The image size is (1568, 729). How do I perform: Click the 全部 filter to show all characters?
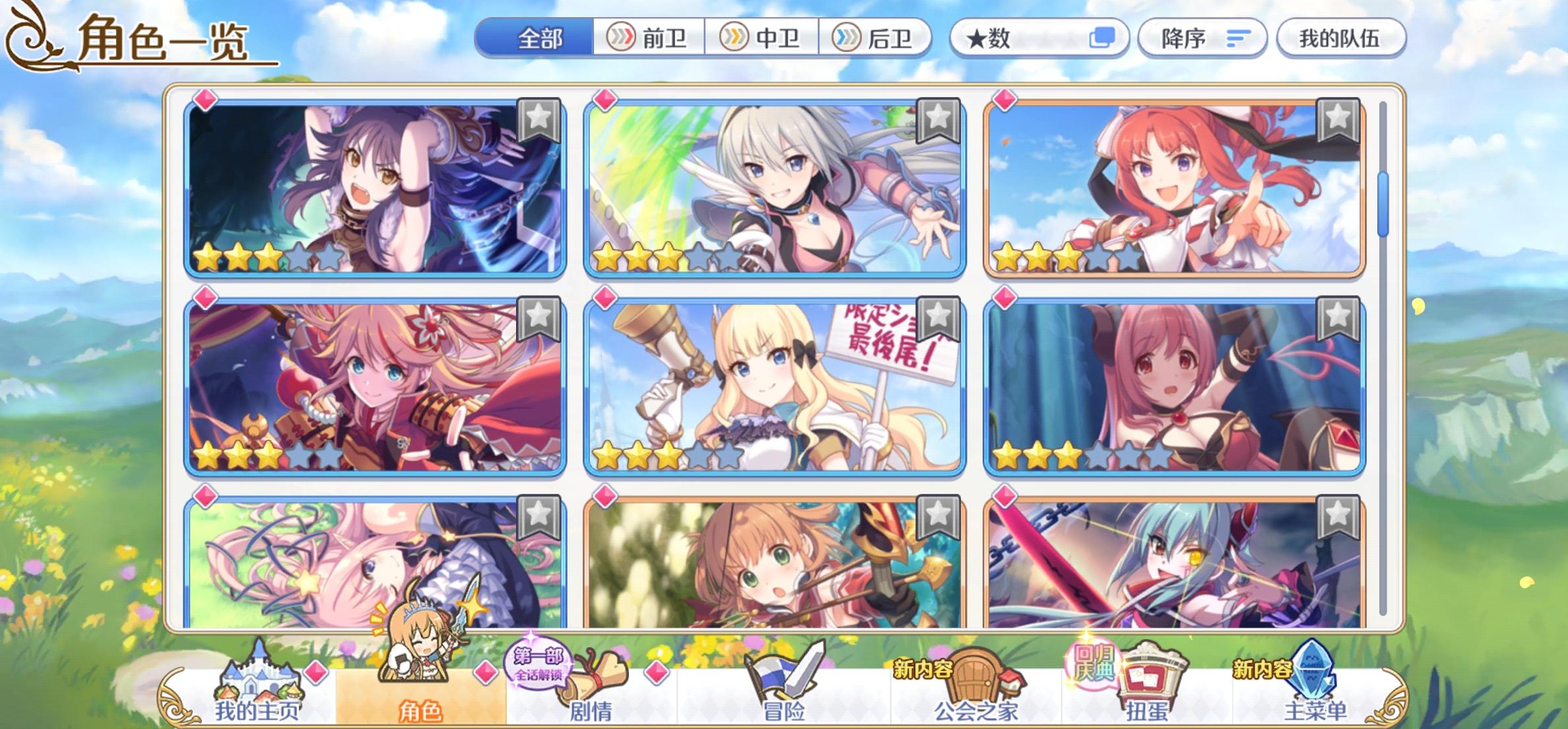[x=539, y=38]
